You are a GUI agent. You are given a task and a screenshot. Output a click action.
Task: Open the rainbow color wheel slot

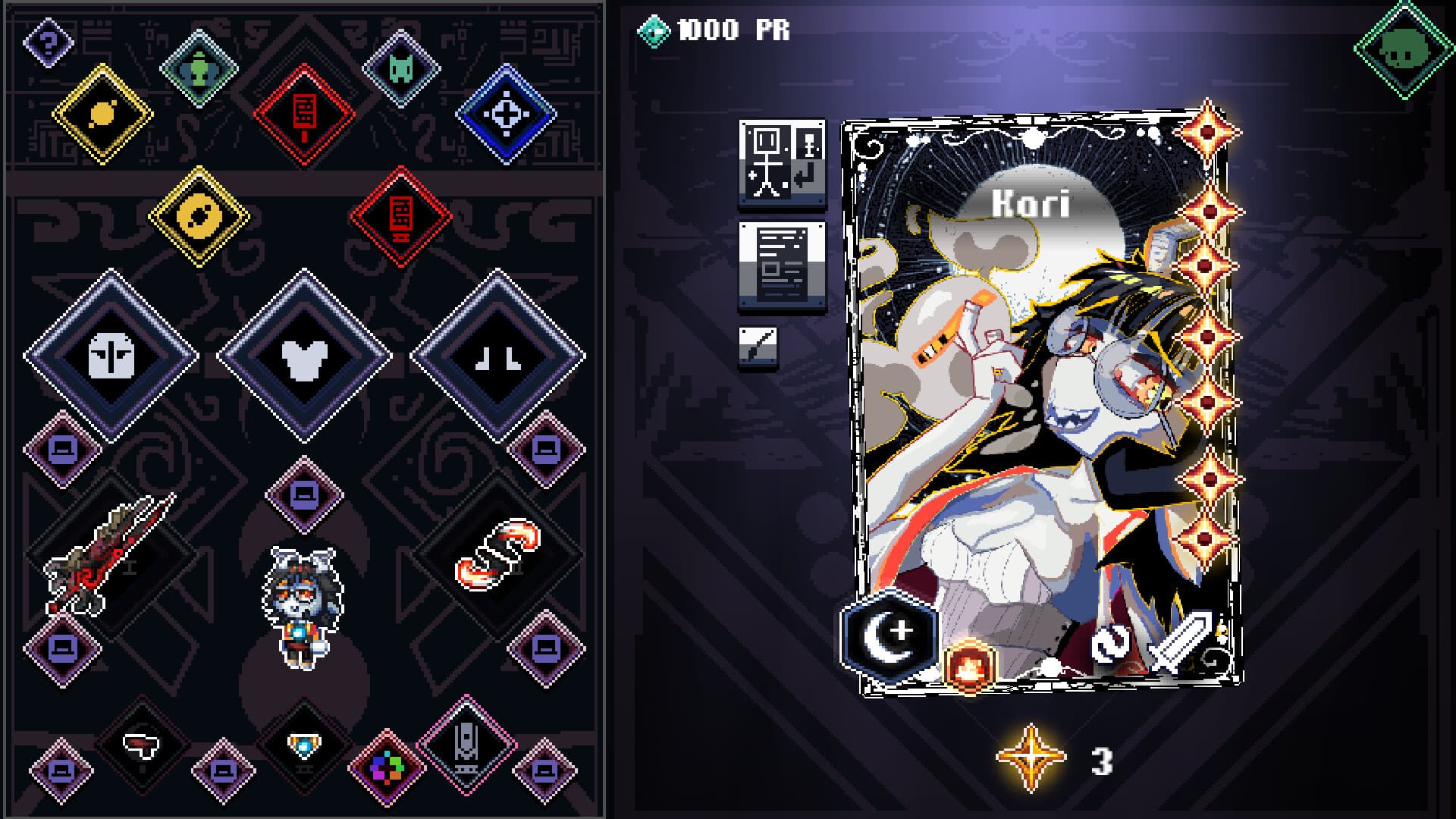point(387,766)
